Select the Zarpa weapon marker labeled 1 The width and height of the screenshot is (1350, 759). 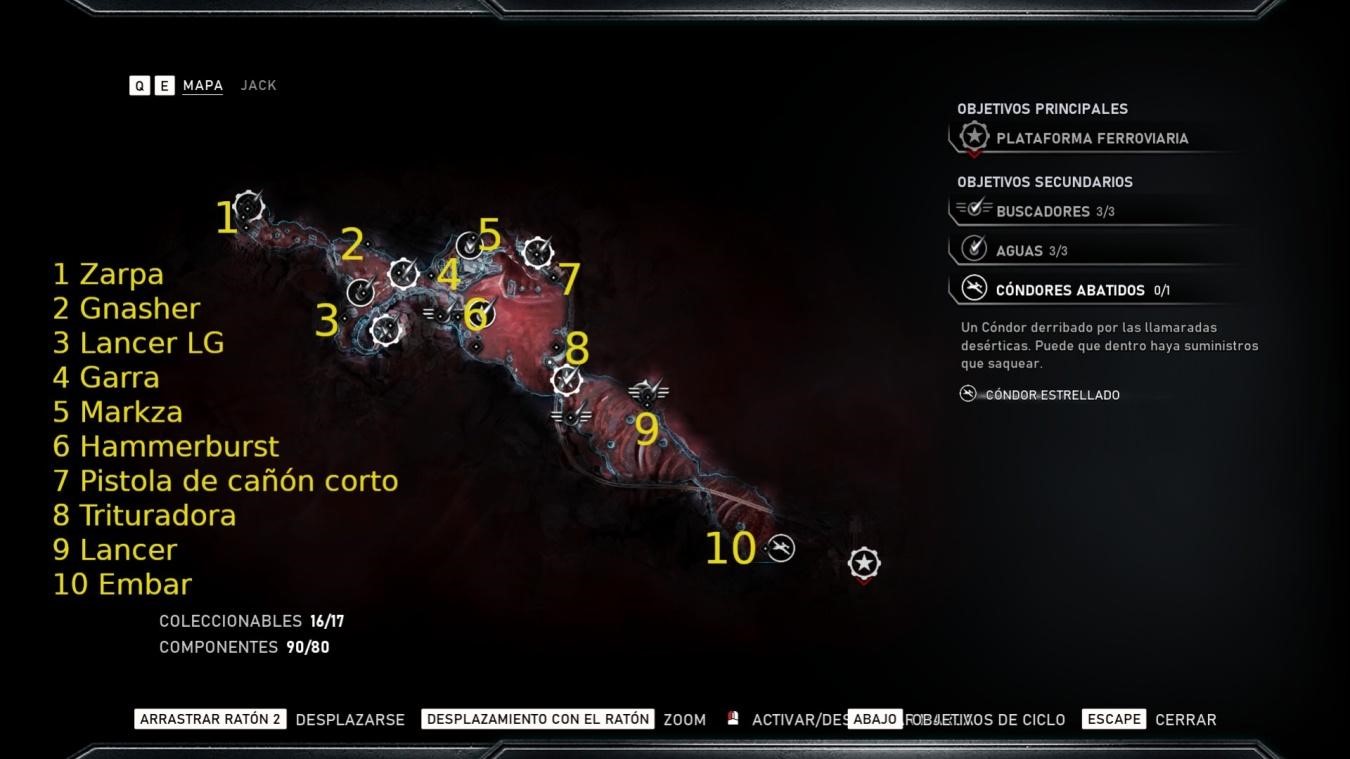click(x=247, y=204)
